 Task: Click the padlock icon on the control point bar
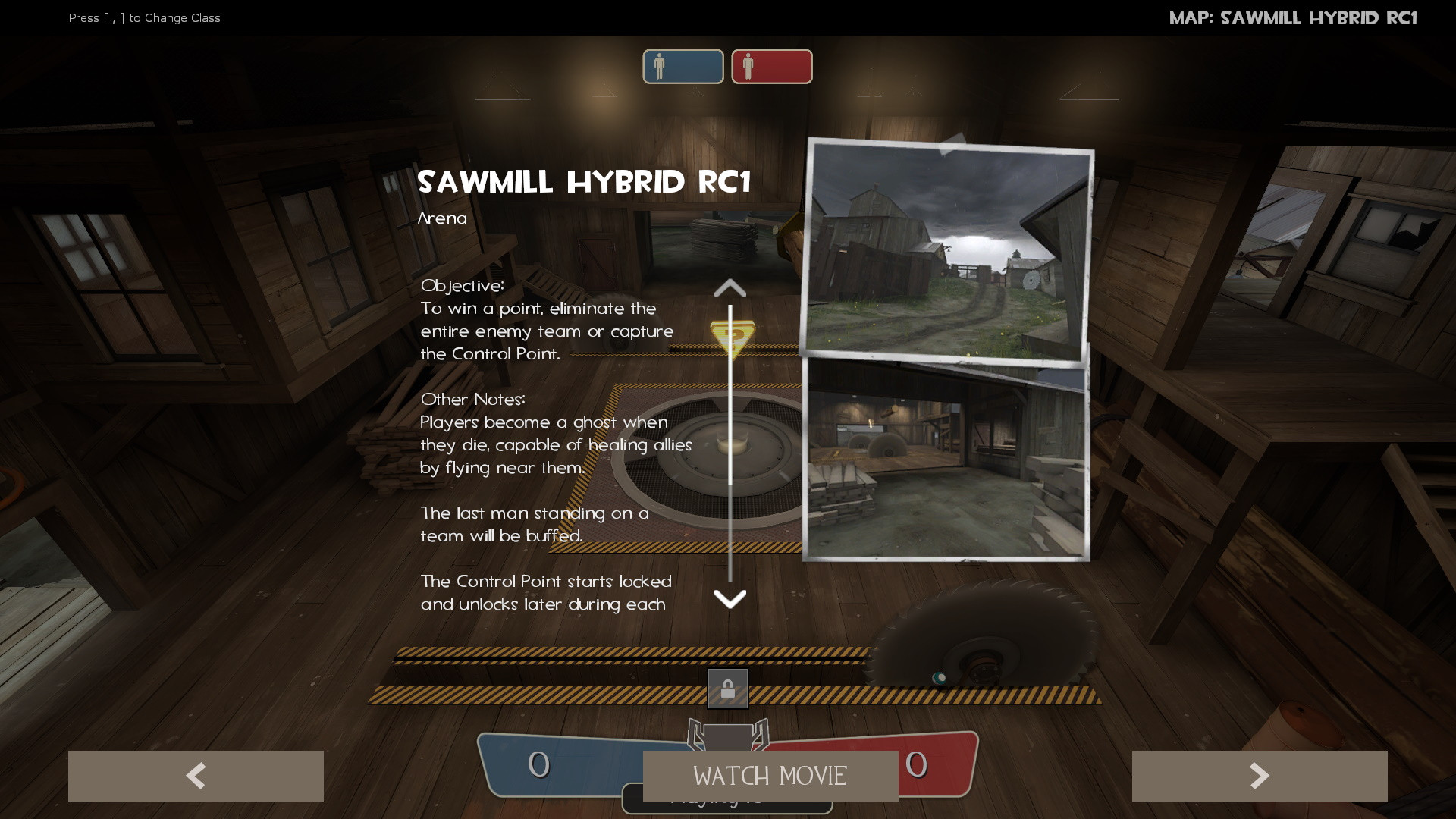tap(728, 689)
